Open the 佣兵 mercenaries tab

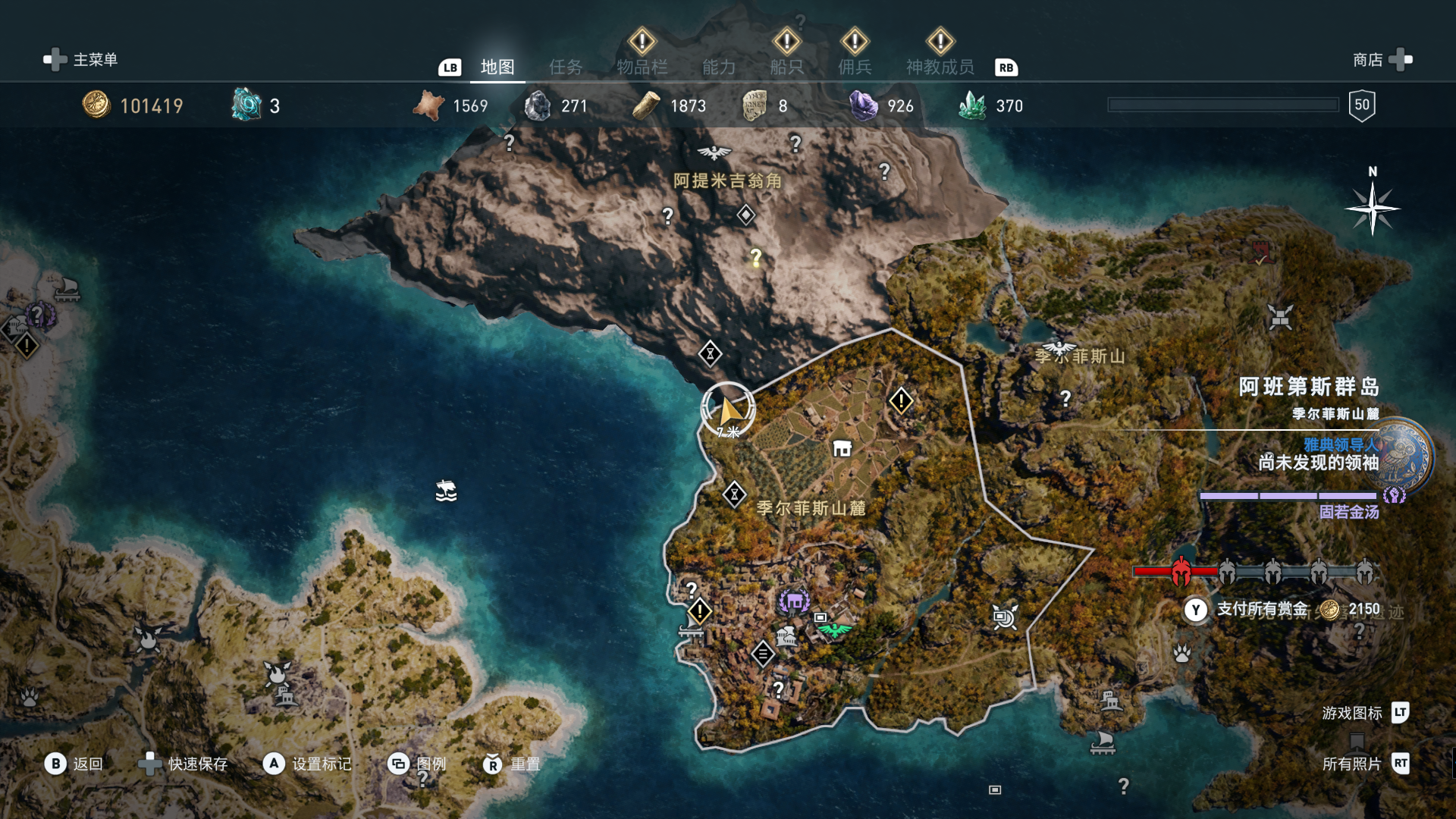[855, 67]
